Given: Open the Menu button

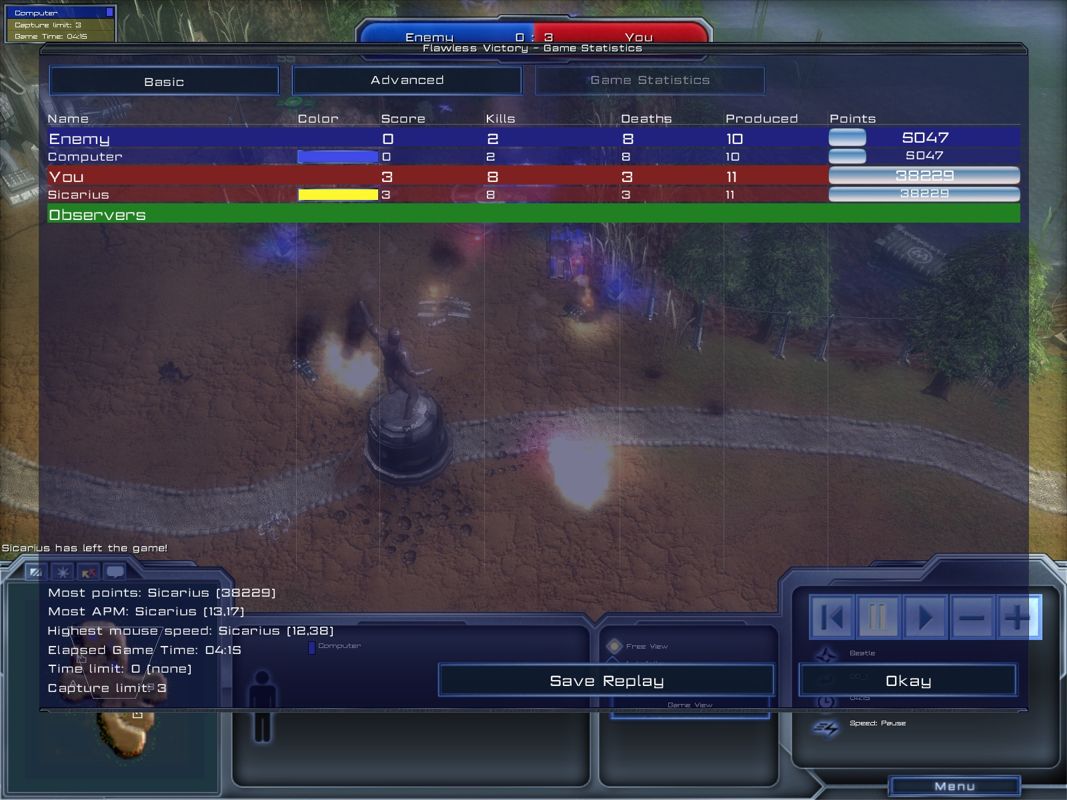Looking at the screenshot, I should click(954, 786).
